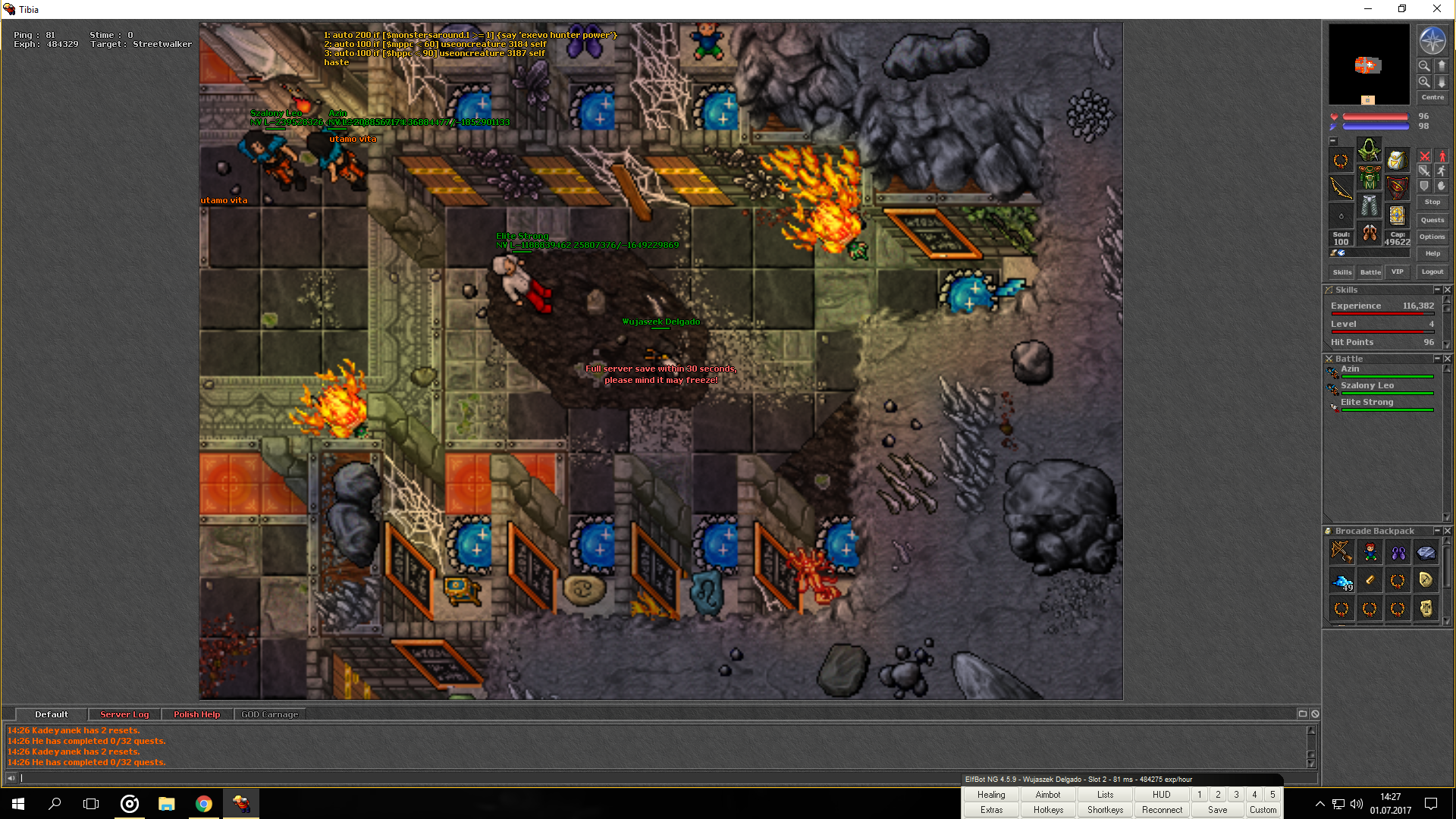Select Elite Strong in the Battle list

point(1367,402)
